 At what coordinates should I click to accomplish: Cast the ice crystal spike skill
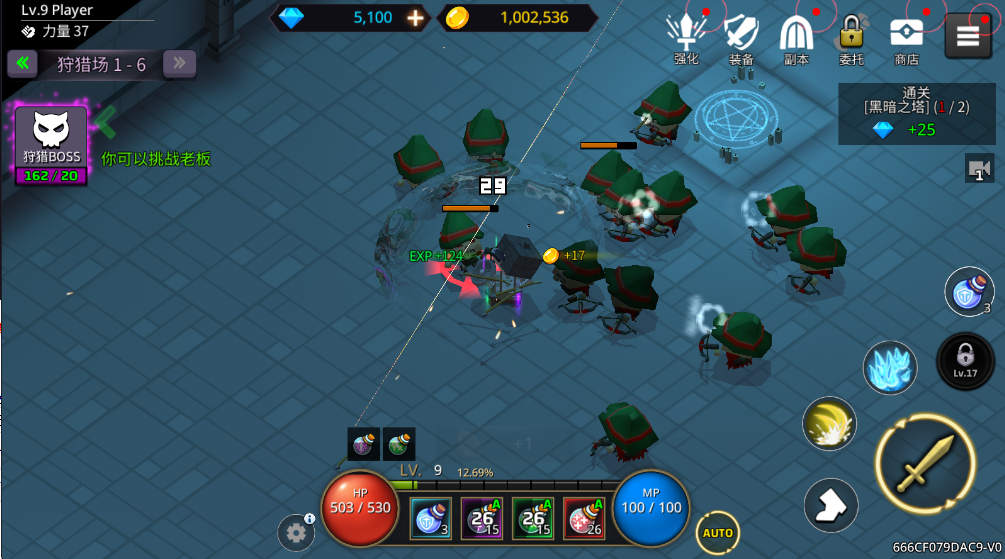(889, 367)
